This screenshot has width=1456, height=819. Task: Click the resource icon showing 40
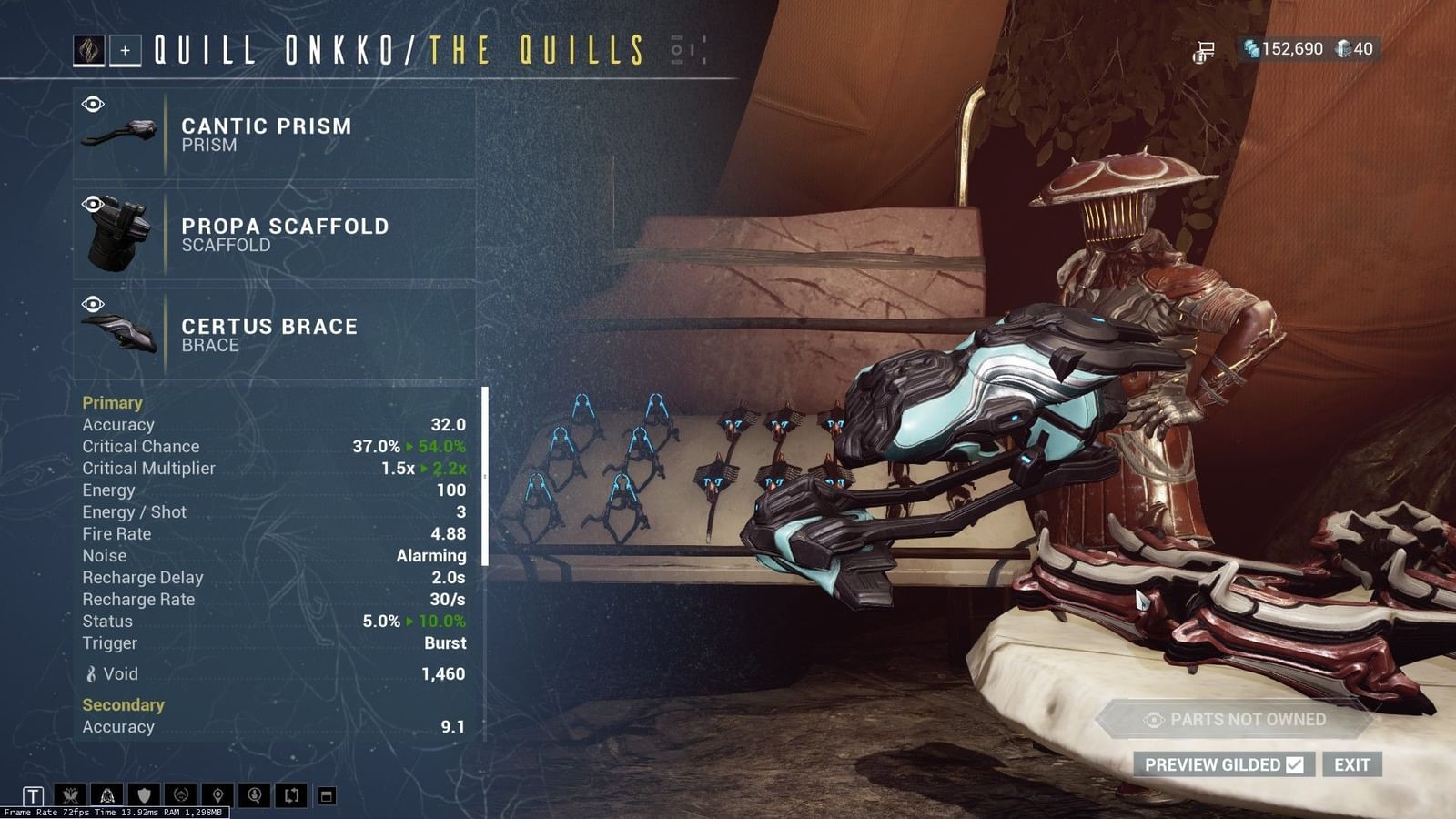coord(1341,50)
